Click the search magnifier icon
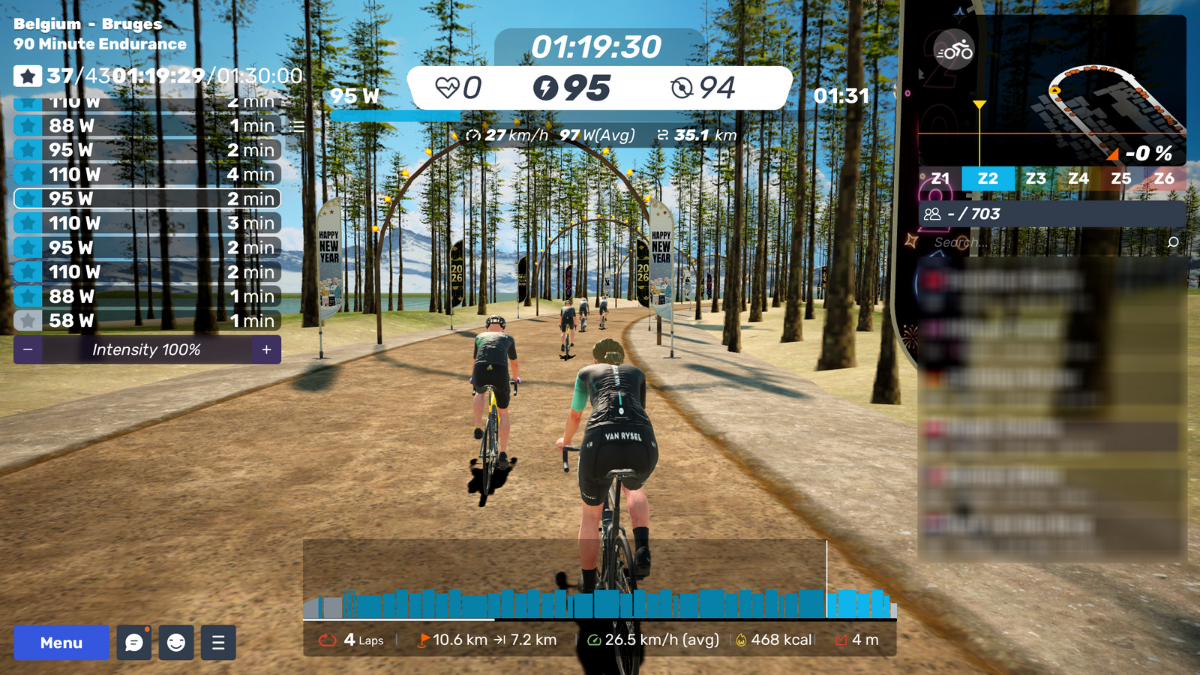This screenshot has height=675, width=1200. (1173, 243)
